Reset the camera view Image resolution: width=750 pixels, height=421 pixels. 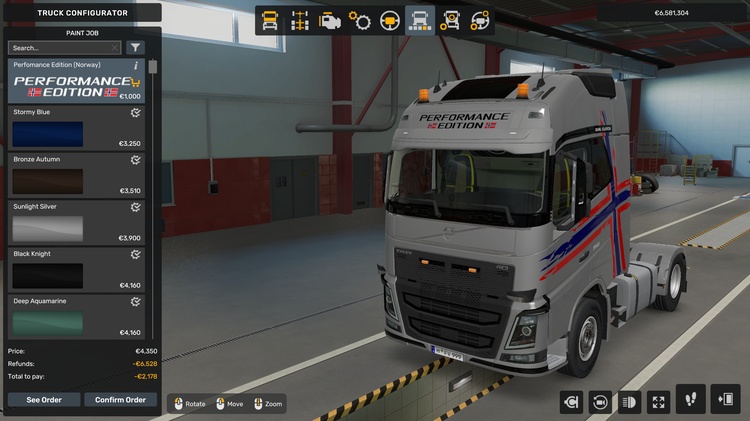[600, 402]
